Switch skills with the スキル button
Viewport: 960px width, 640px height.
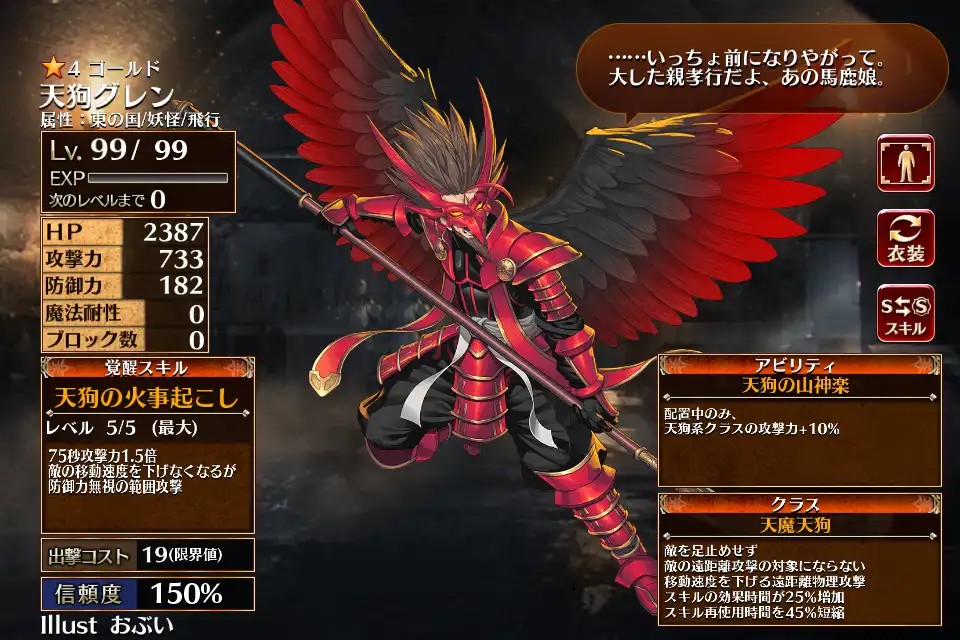(905, 312)
